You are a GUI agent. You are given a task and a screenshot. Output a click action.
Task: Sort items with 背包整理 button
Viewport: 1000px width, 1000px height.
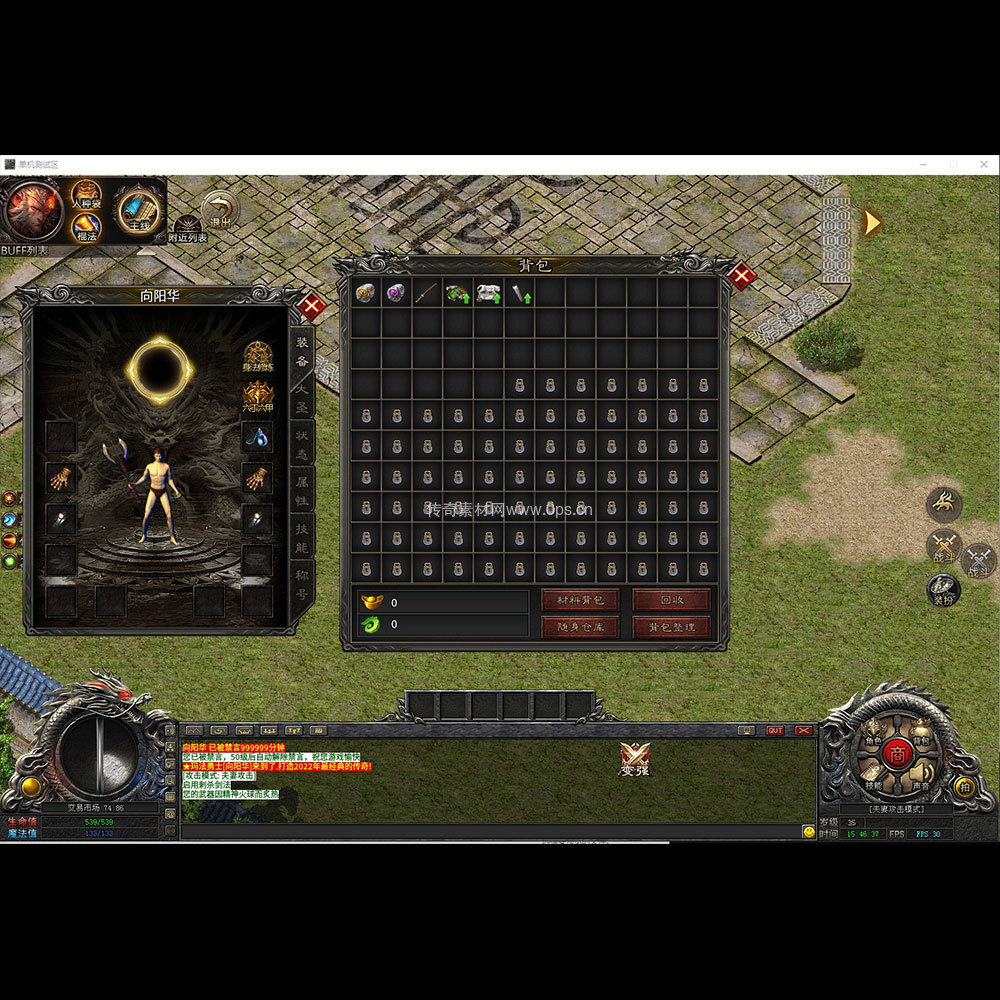click(671, 627)
